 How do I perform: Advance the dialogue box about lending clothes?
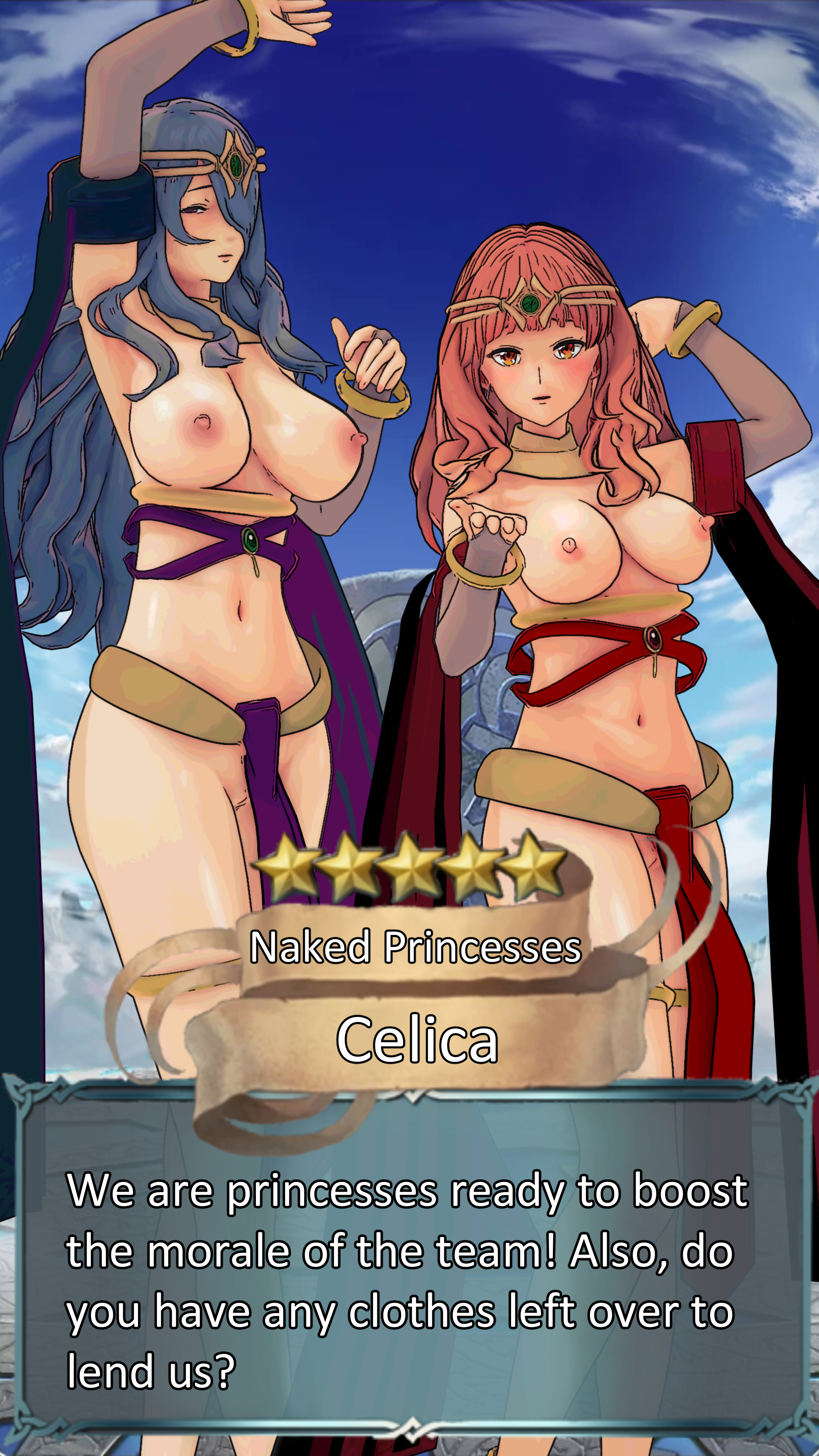coord(409,1277)
